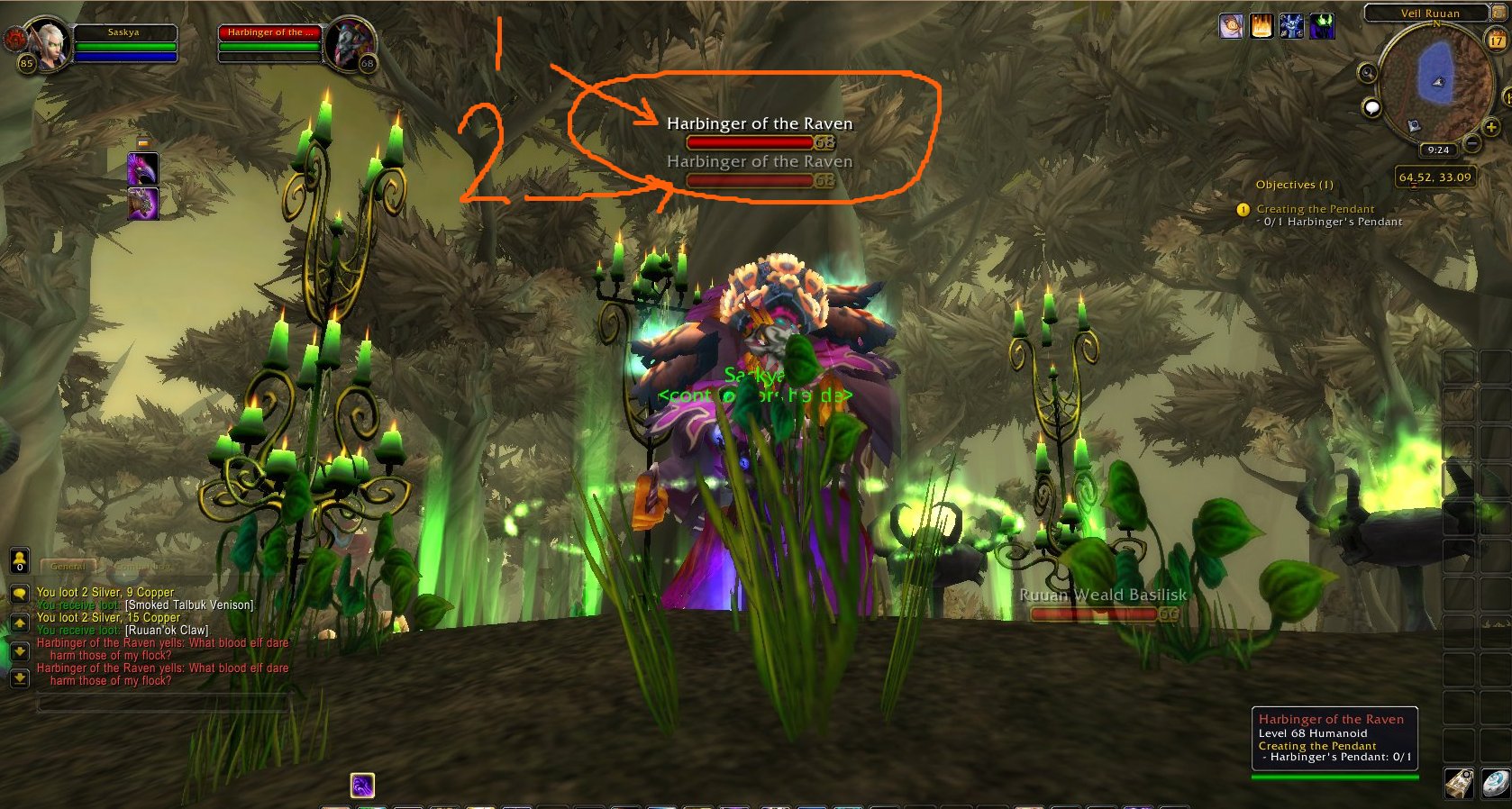The image size is (1512, 809).
Task: Toggle the chat bubble icon on the minimap
Action: click(1371, 108)
